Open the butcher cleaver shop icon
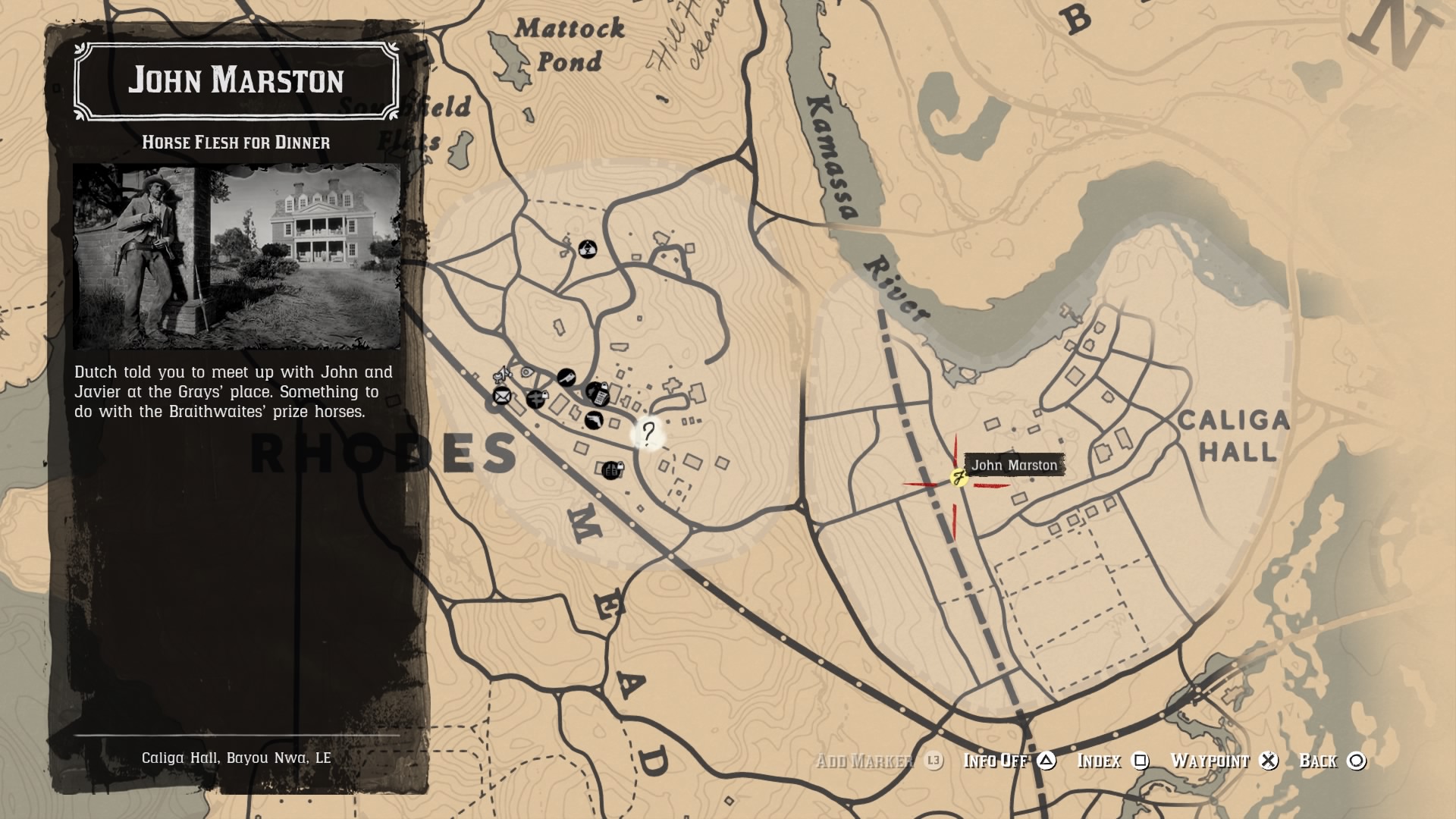The height and width of the screenshot is (819, 1456). 566,378
